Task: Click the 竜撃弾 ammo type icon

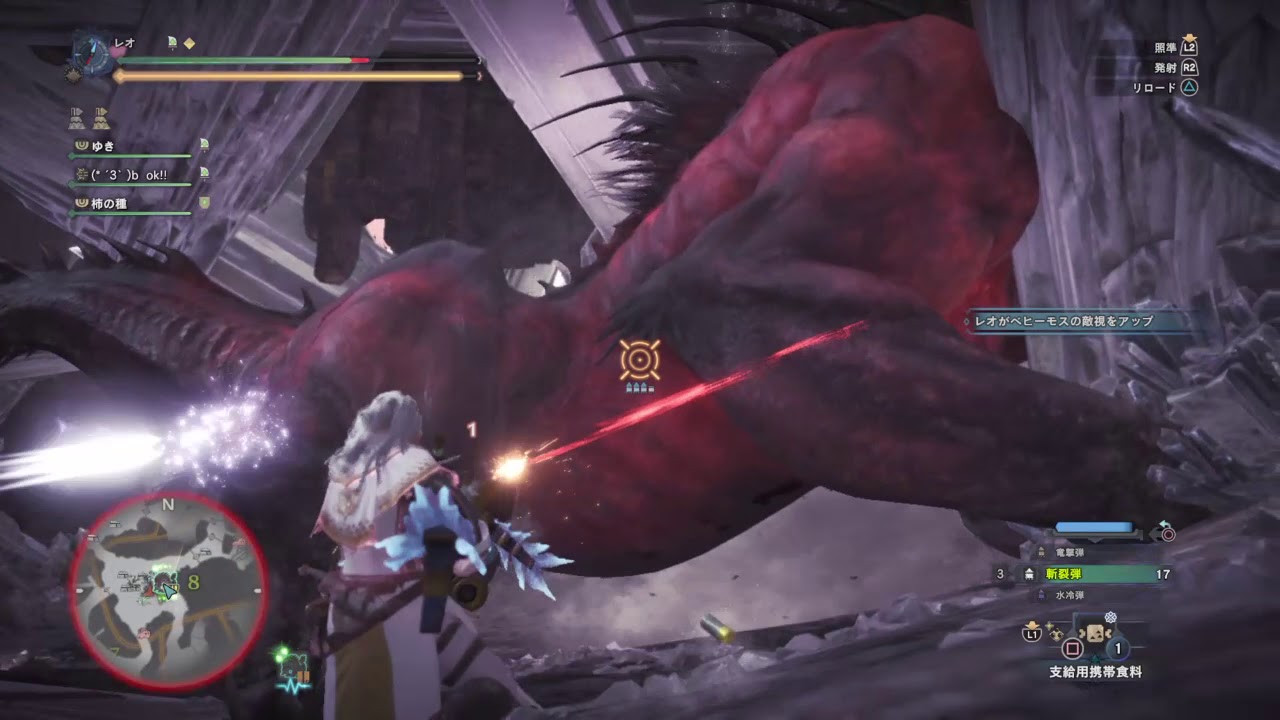Action: 1040,553
